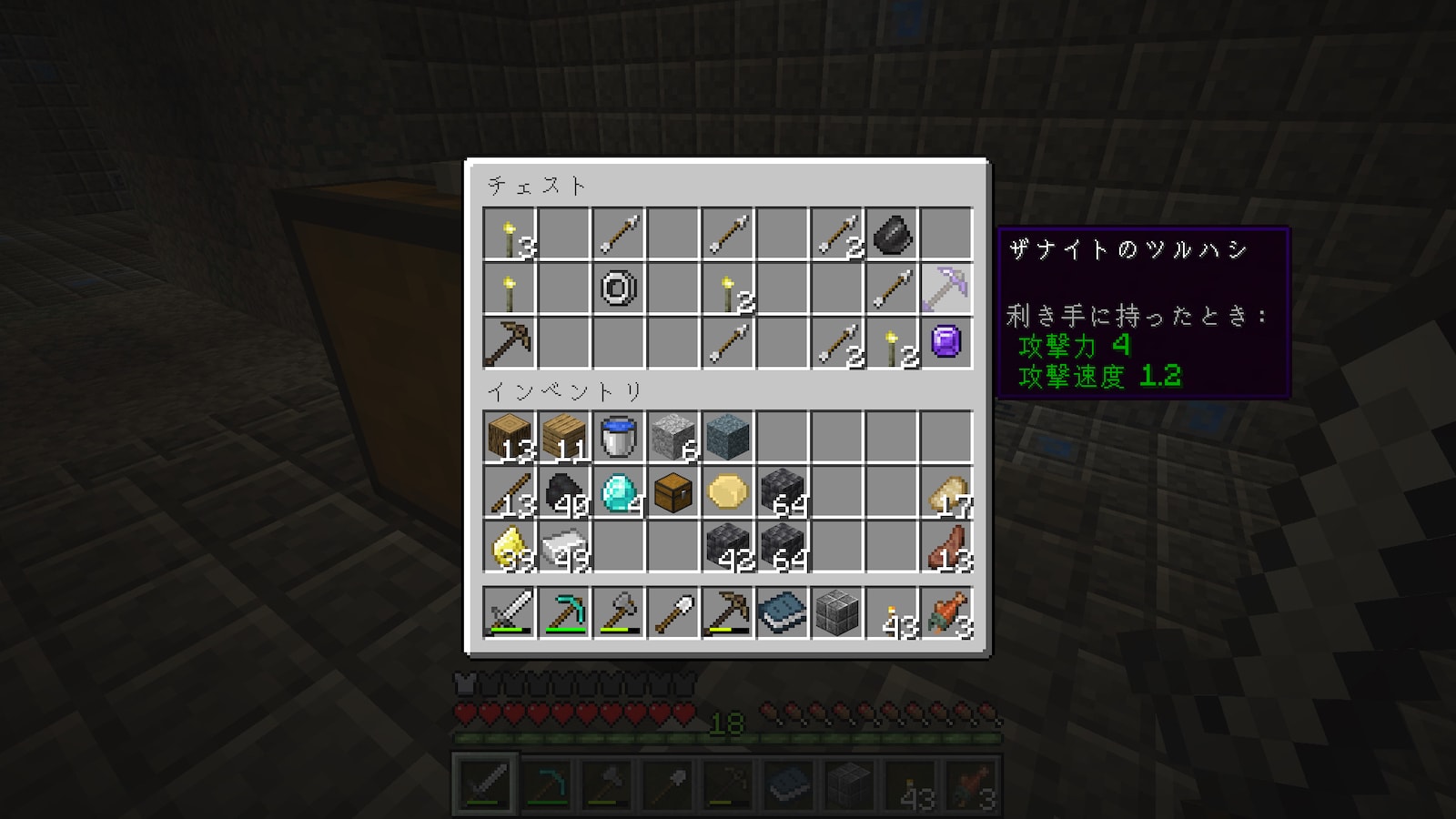Grab the gold ingot stack

(x=509, y=547)
